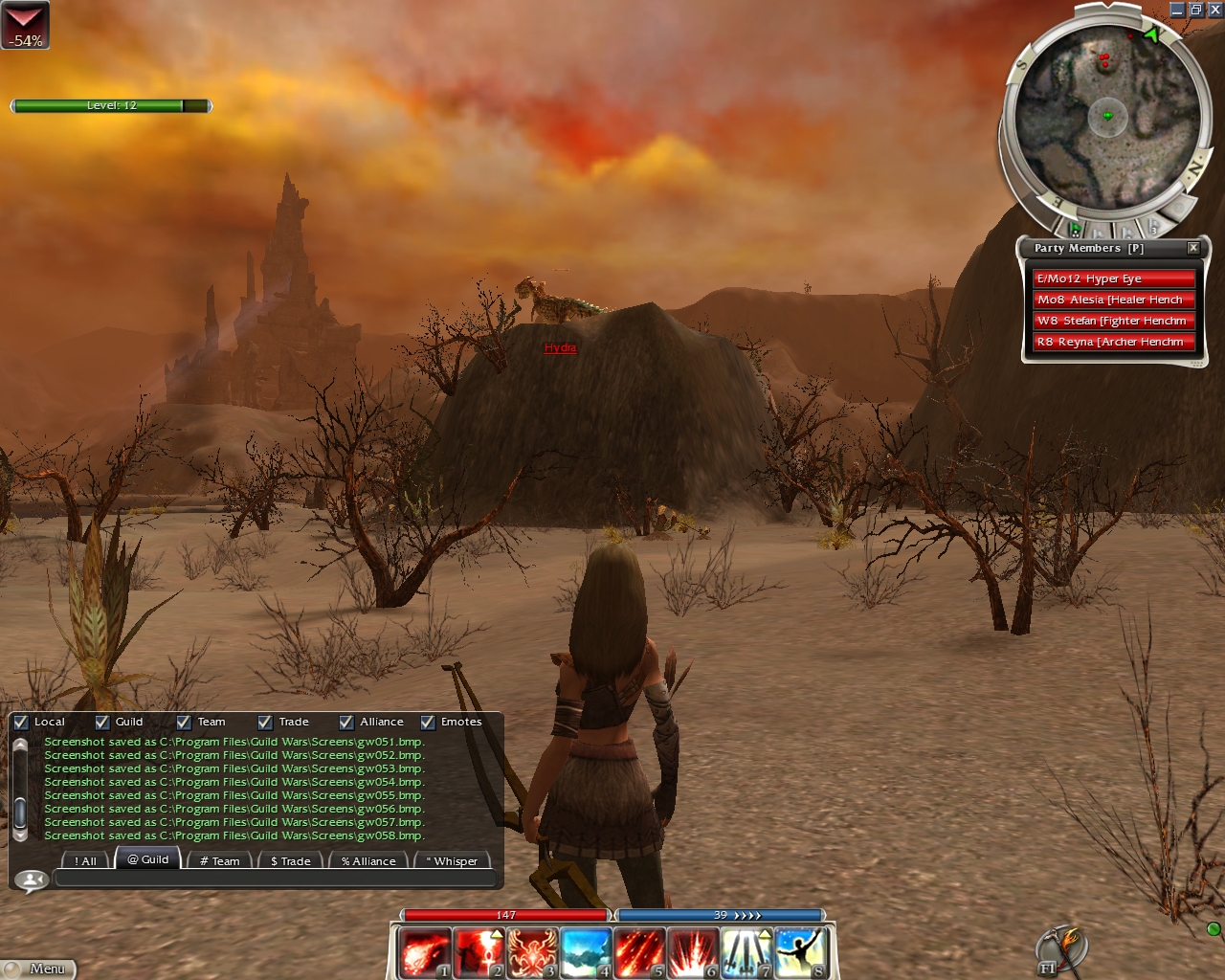Select Stefan the fighter henchman in party list
Image resolution: width=1225 pixels, height=980 pixels.
(x=1113, y=321)
